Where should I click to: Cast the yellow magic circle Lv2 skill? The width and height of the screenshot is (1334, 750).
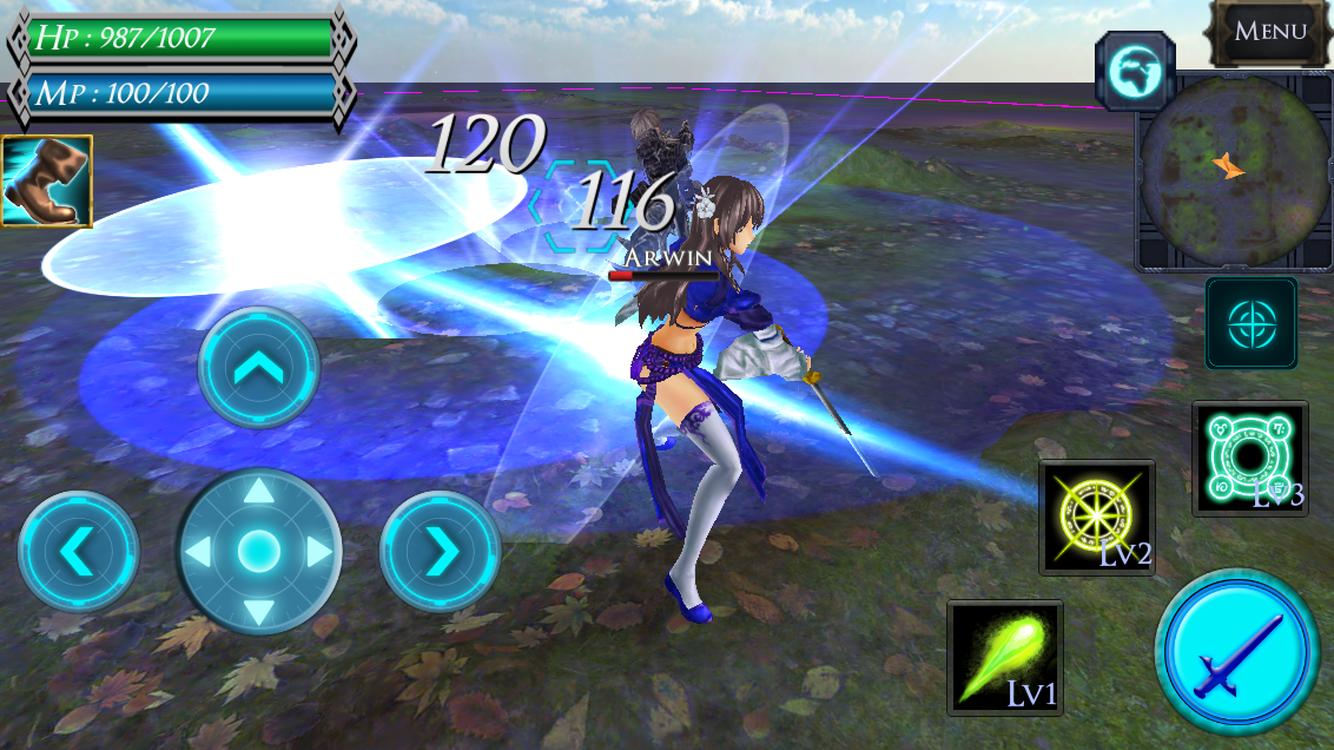pos(1097,517)
